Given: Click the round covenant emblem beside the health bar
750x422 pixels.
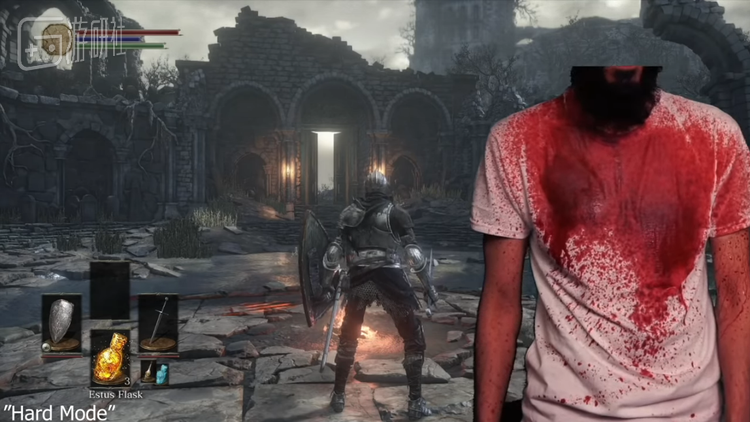Looking at the screenshot, I should [x=59, y=39].
